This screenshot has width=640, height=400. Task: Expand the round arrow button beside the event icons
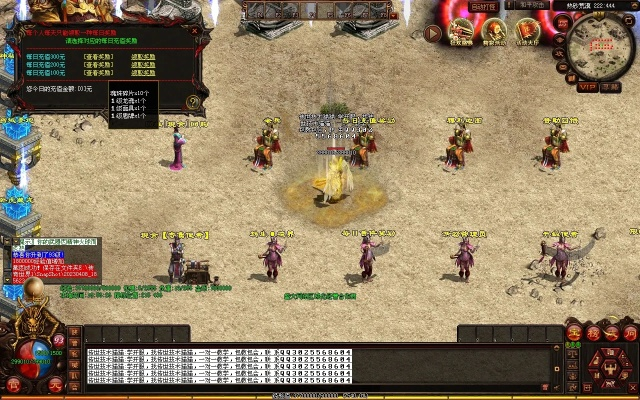click(433, 33)
